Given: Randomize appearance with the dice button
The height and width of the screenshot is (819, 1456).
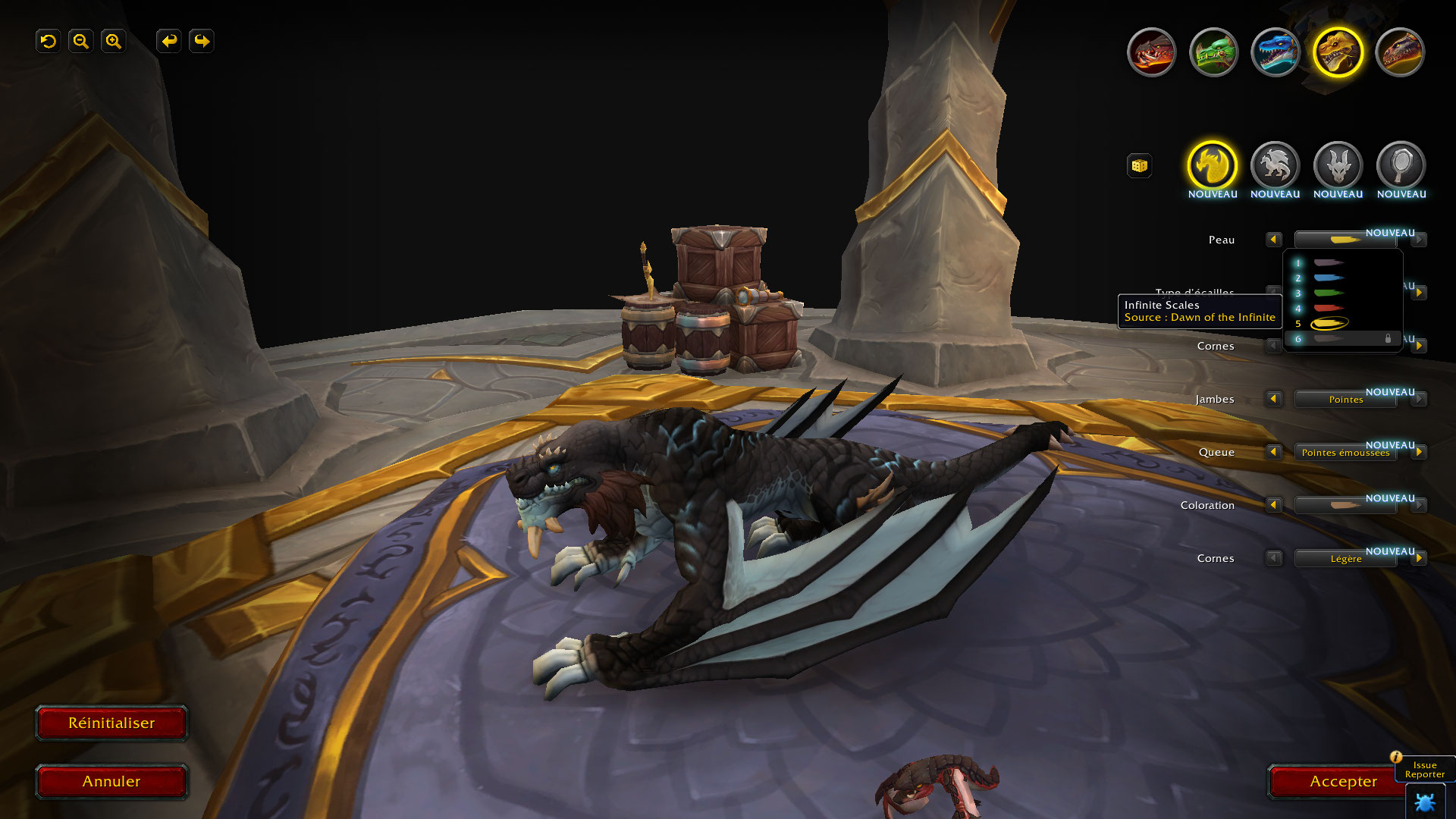Looking at the screenshot, I should click(1139, 166).
